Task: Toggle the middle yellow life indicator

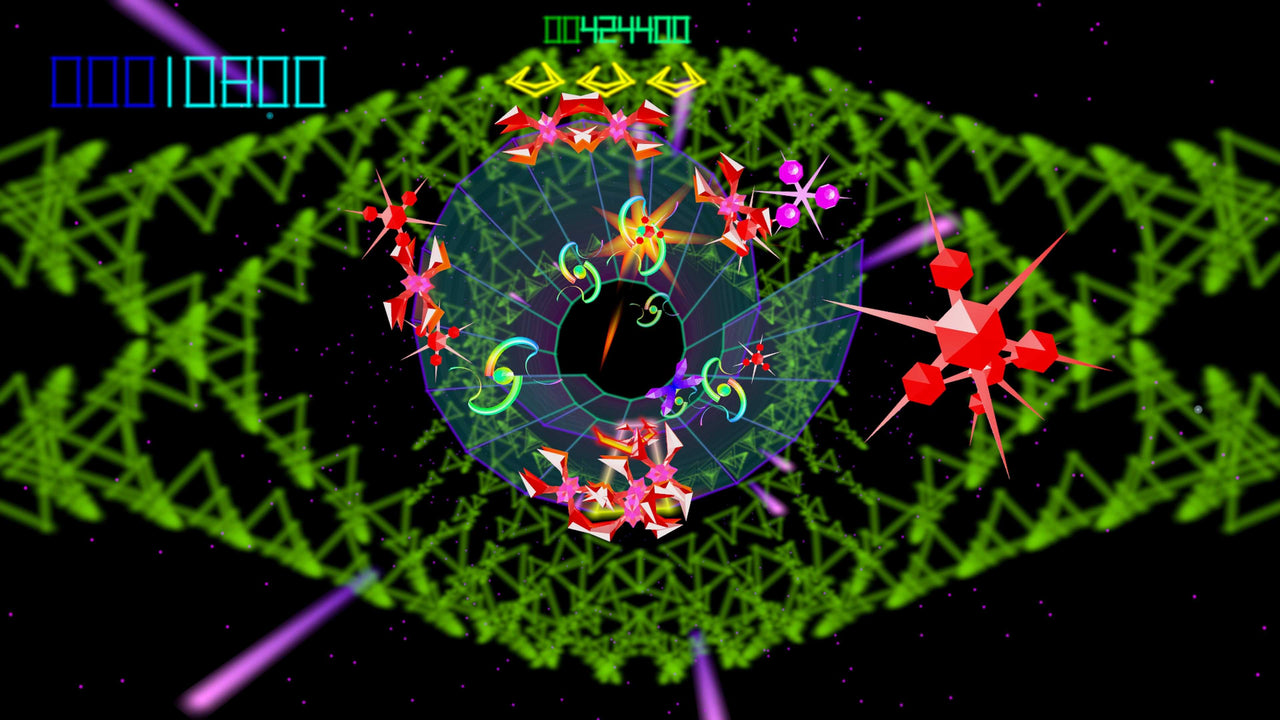Action: (x=608, y=80)
